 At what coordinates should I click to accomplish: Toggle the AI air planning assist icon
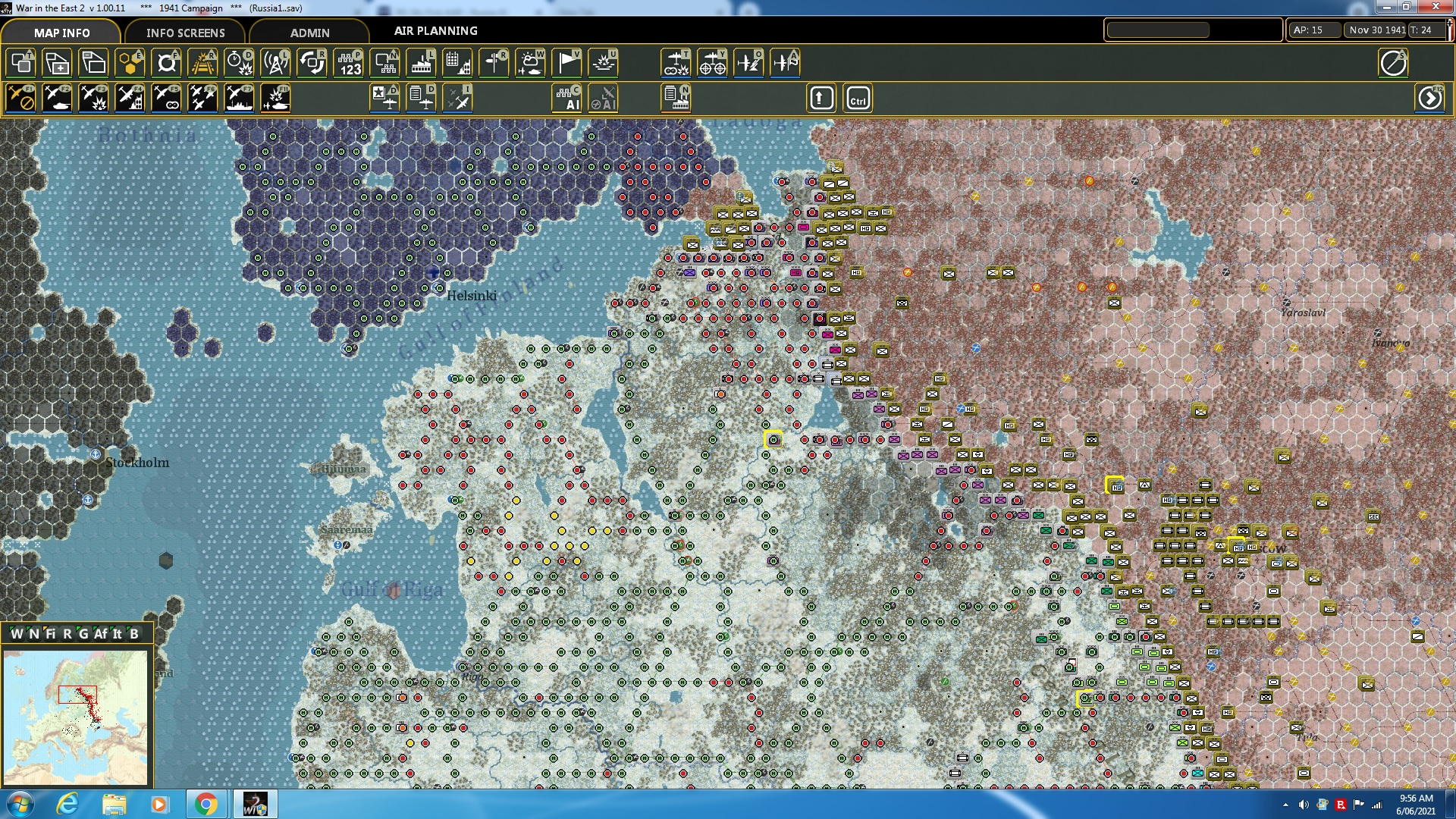[603, 97]
